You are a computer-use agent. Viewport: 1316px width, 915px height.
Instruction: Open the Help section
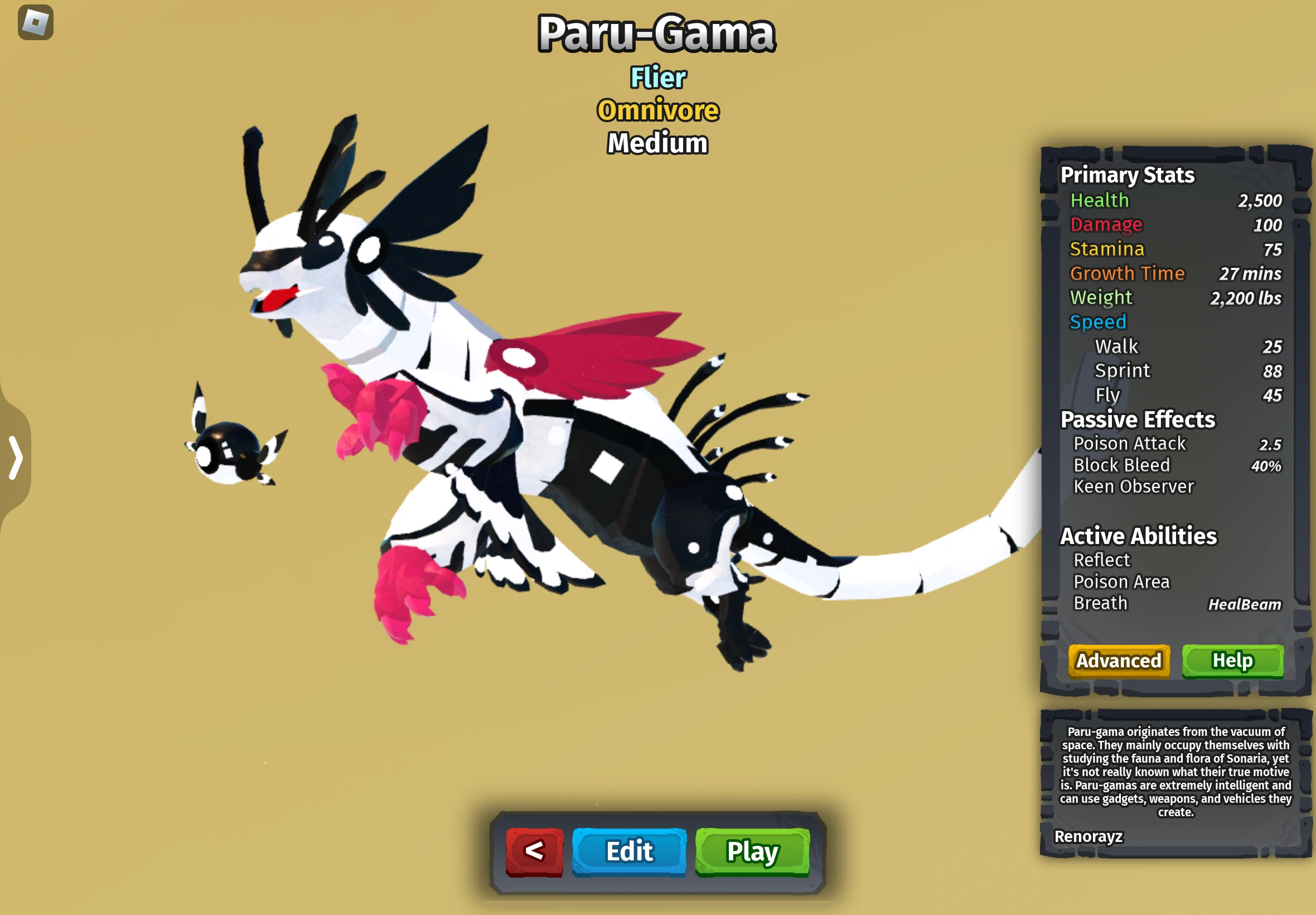click(1233, 660)
